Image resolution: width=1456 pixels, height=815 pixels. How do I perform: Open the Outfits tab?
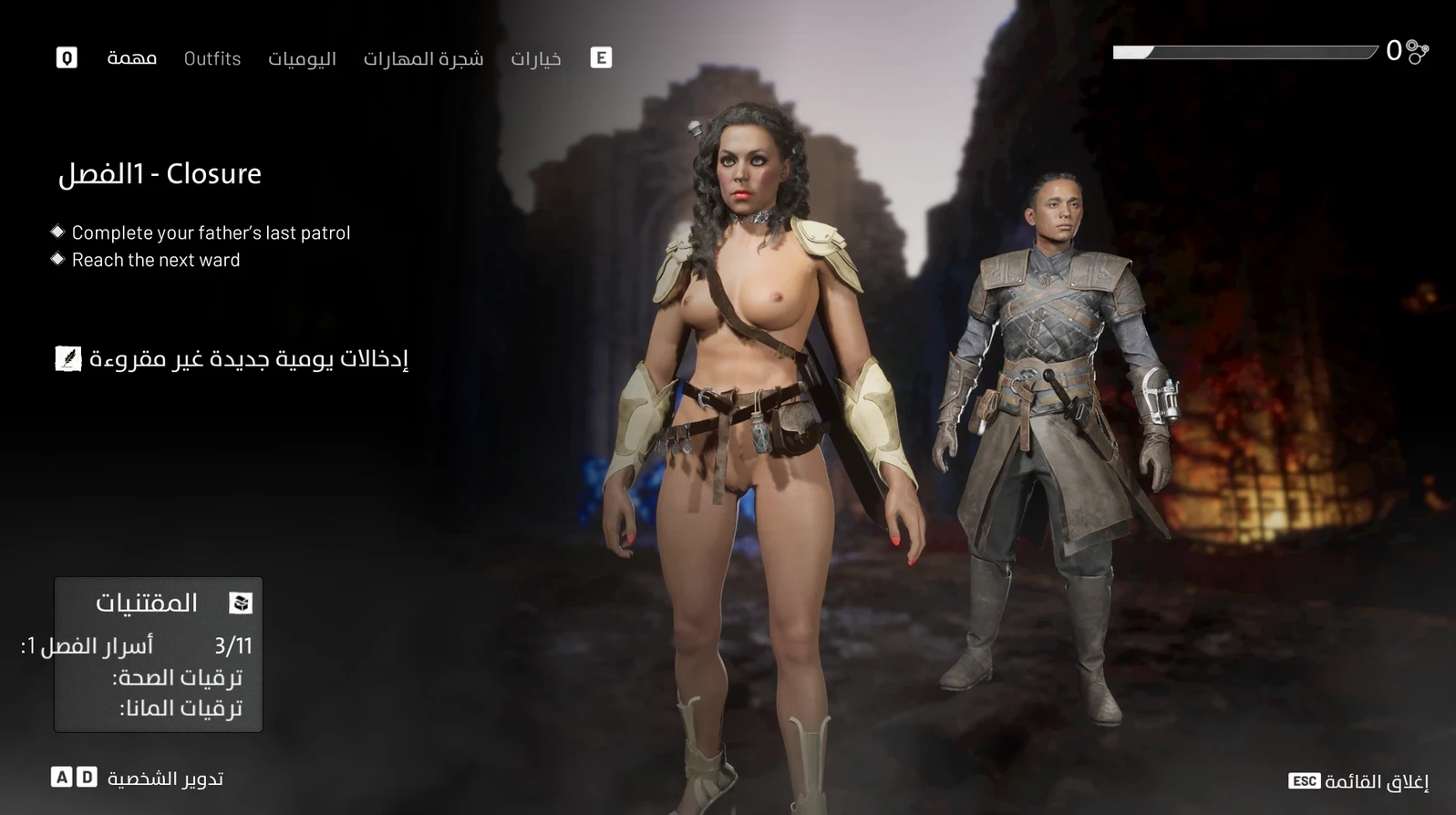pos(212,58)
